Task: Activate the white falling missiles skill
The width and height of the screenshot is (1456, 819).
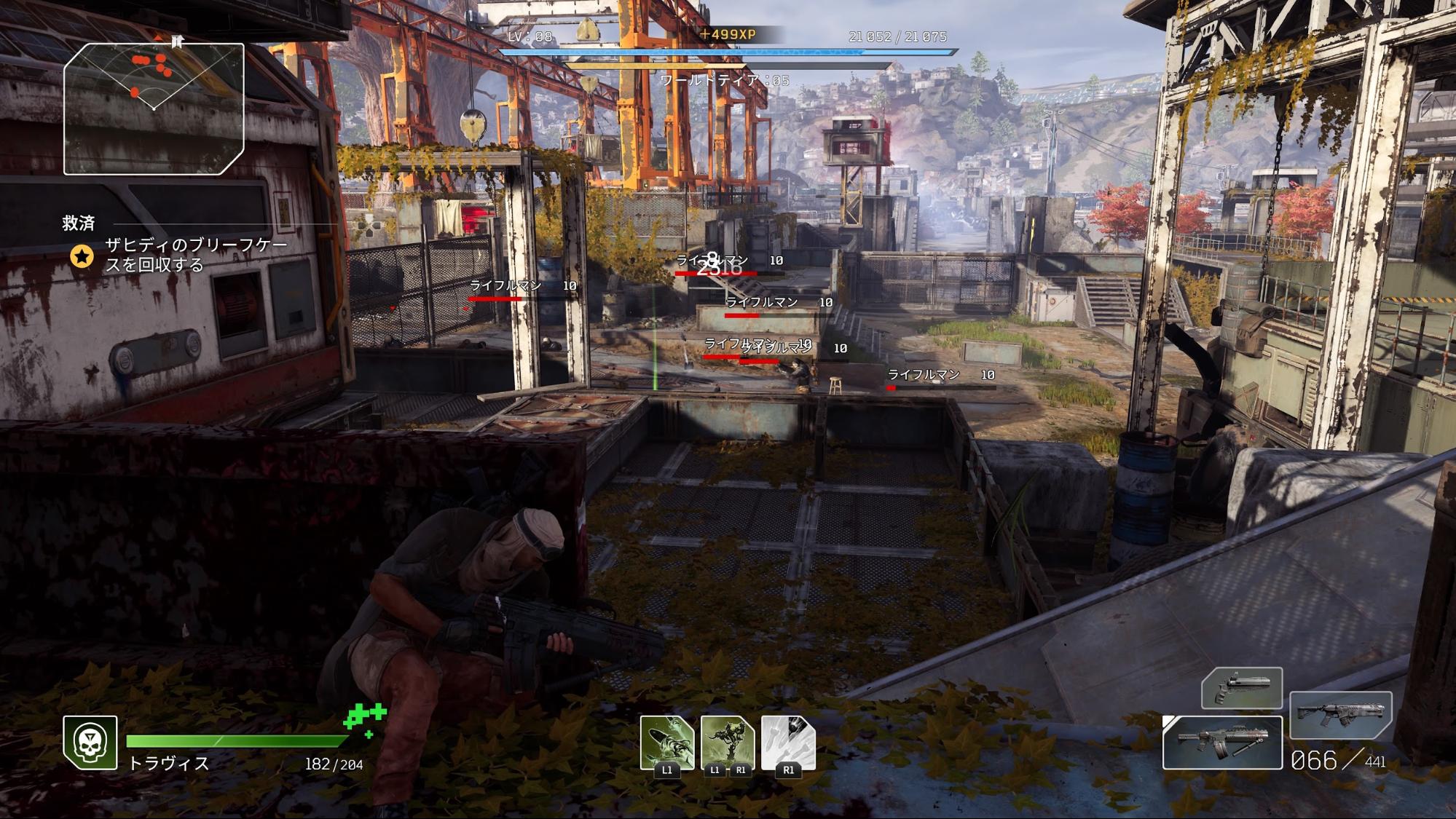Action: coord(788,743)
